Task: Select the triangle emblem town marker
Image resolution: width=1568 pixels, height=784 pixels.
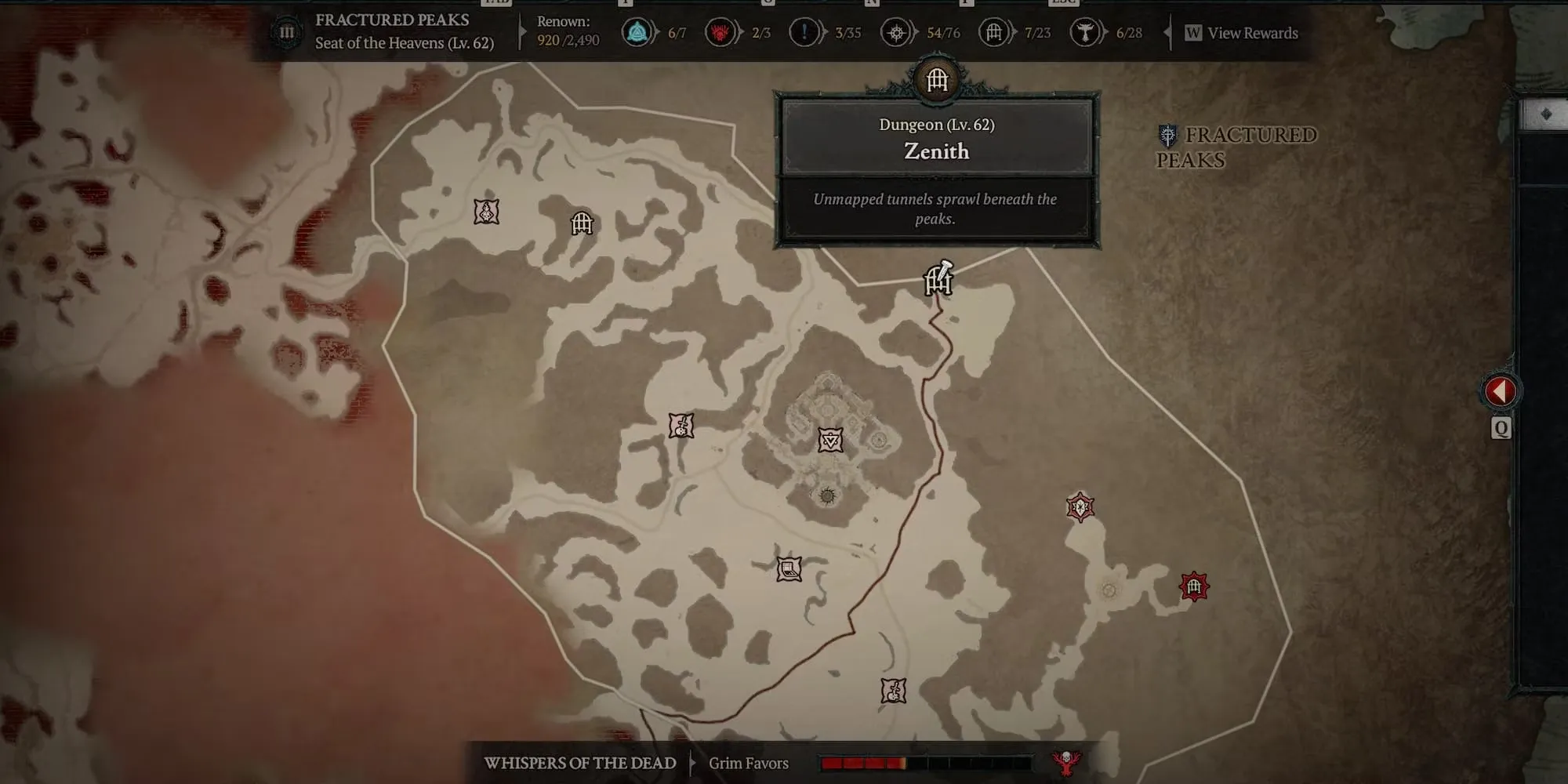Action: 830,440
